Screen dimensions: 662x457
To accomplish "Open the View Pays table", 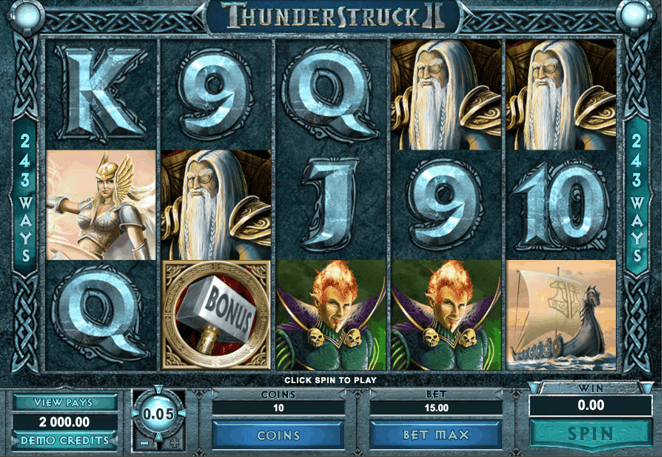I will pos(64,402).
